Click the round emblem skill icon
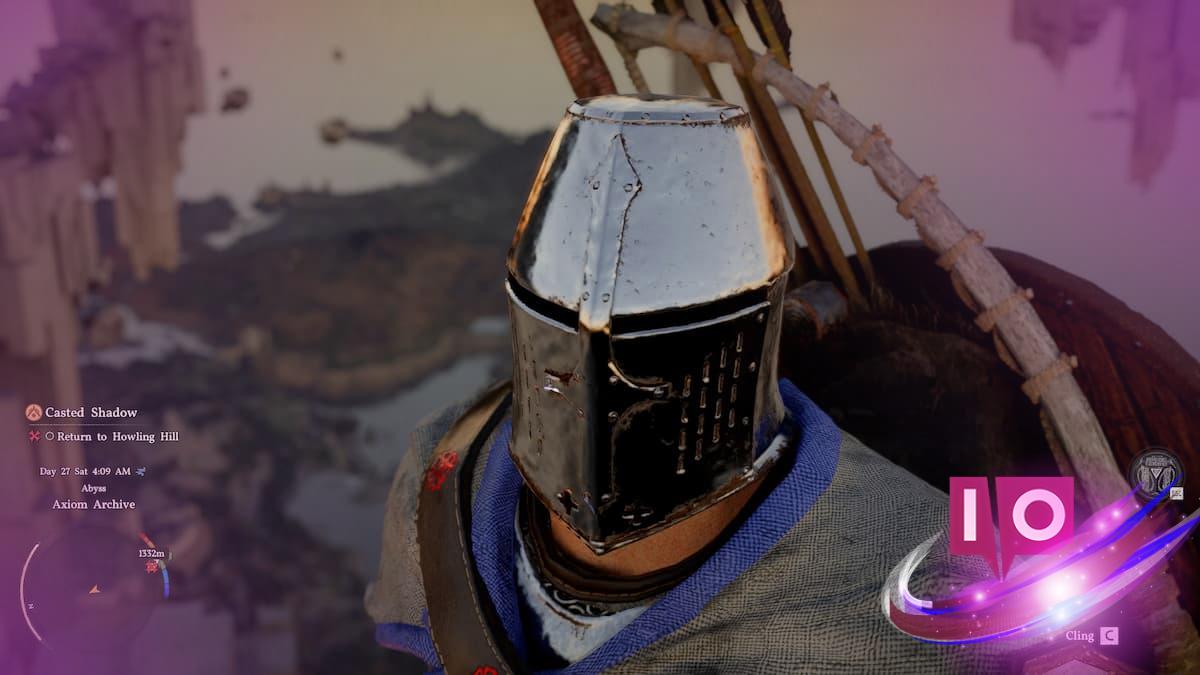Screen dimensions: 1200x675 [x=1155, y=476]
